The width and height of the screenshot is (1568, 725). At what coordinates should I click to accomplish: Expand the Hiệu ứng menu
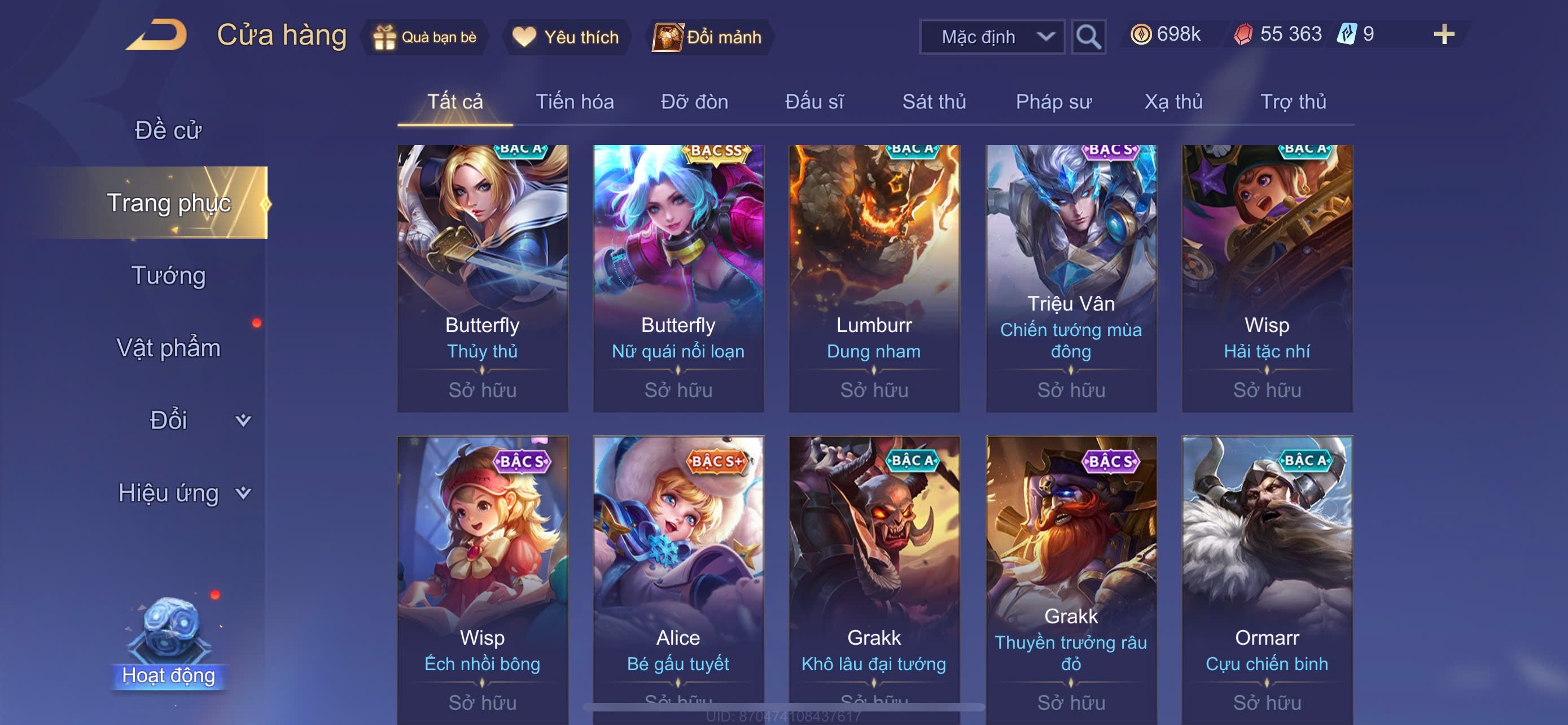[x=183, y=492]
